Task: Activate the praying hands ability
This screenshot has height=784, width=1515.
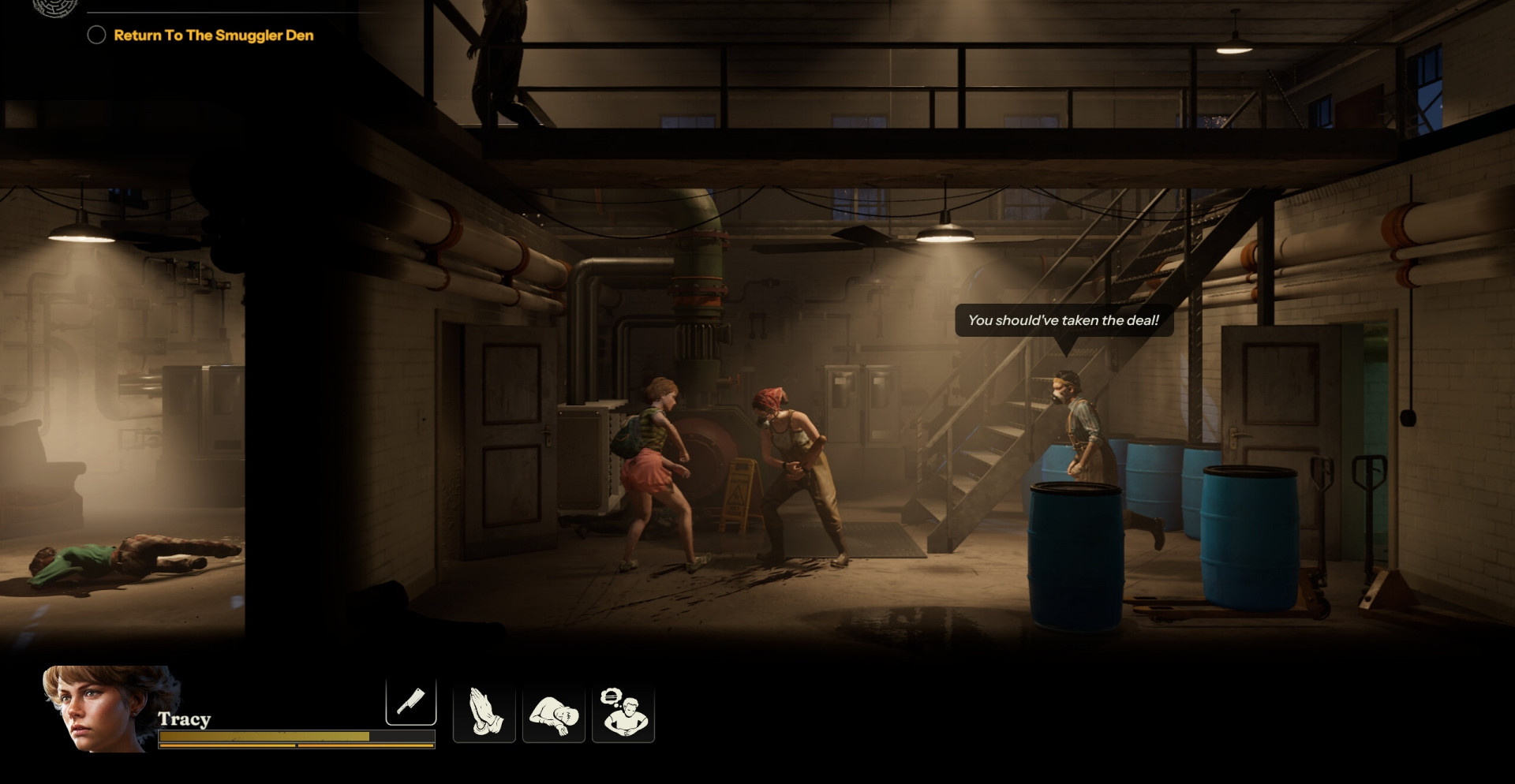Action: pos(484,713)
